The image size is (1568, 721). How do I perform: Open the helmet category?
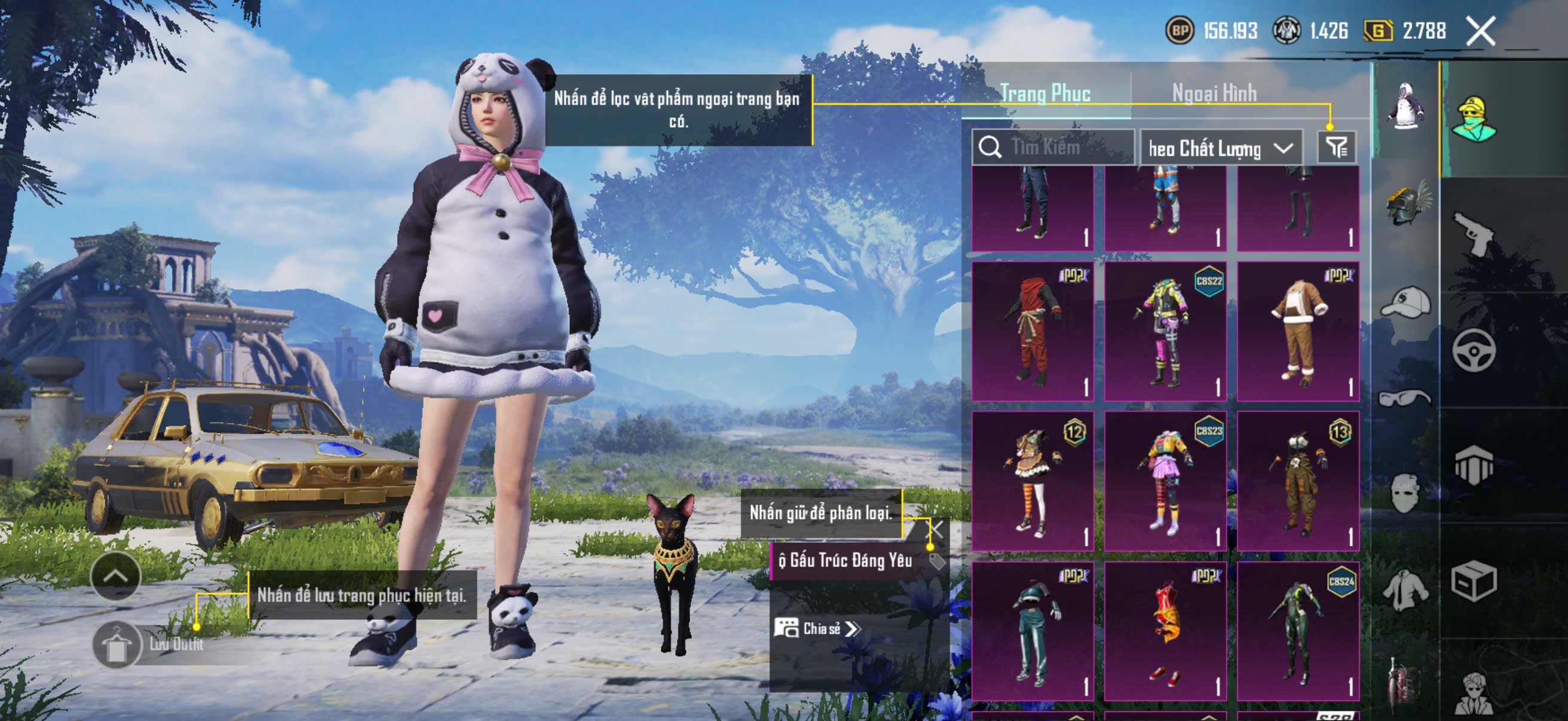coord(1406,204)
